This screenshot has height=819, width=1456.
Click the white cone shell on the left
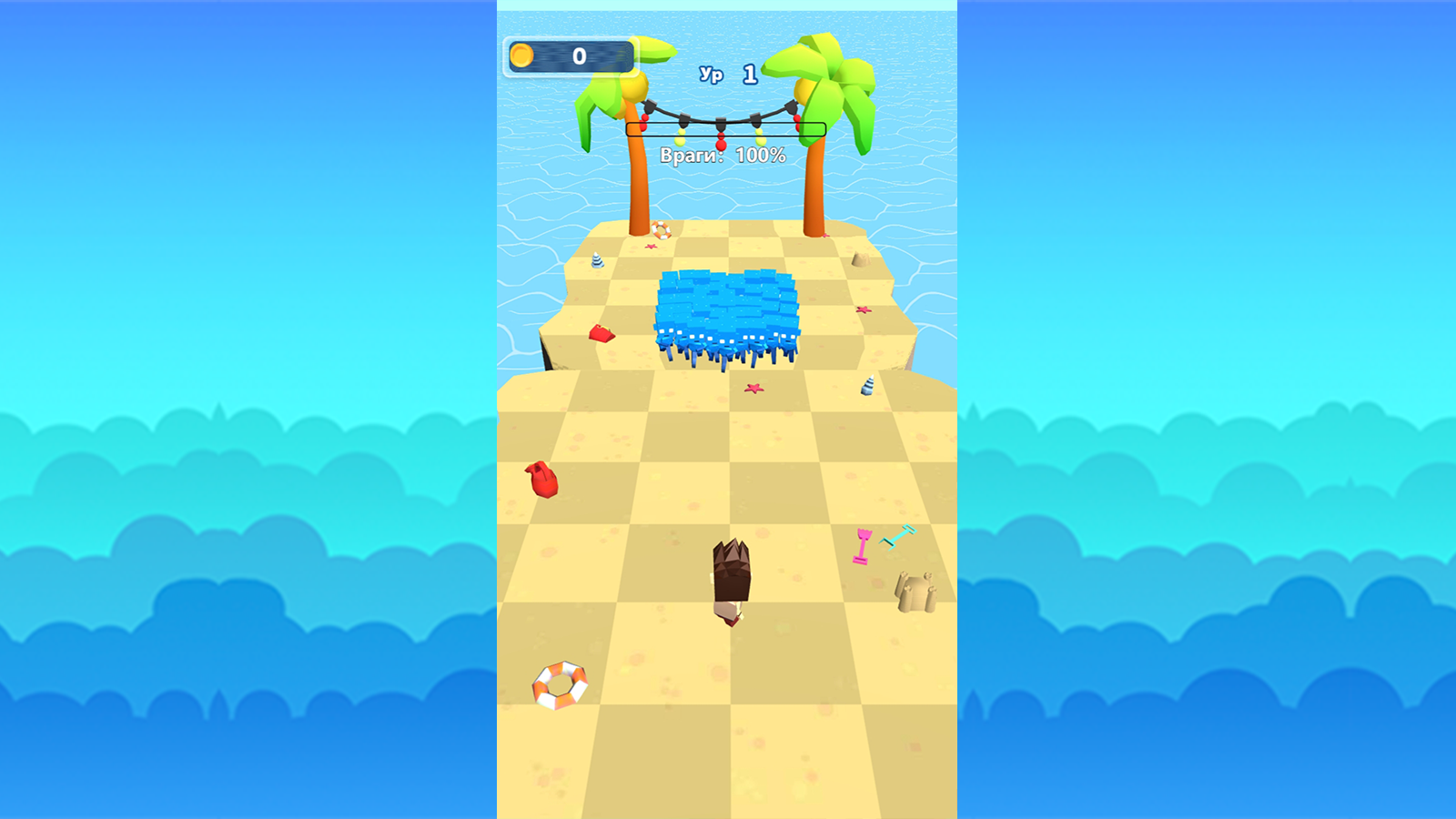597,259
